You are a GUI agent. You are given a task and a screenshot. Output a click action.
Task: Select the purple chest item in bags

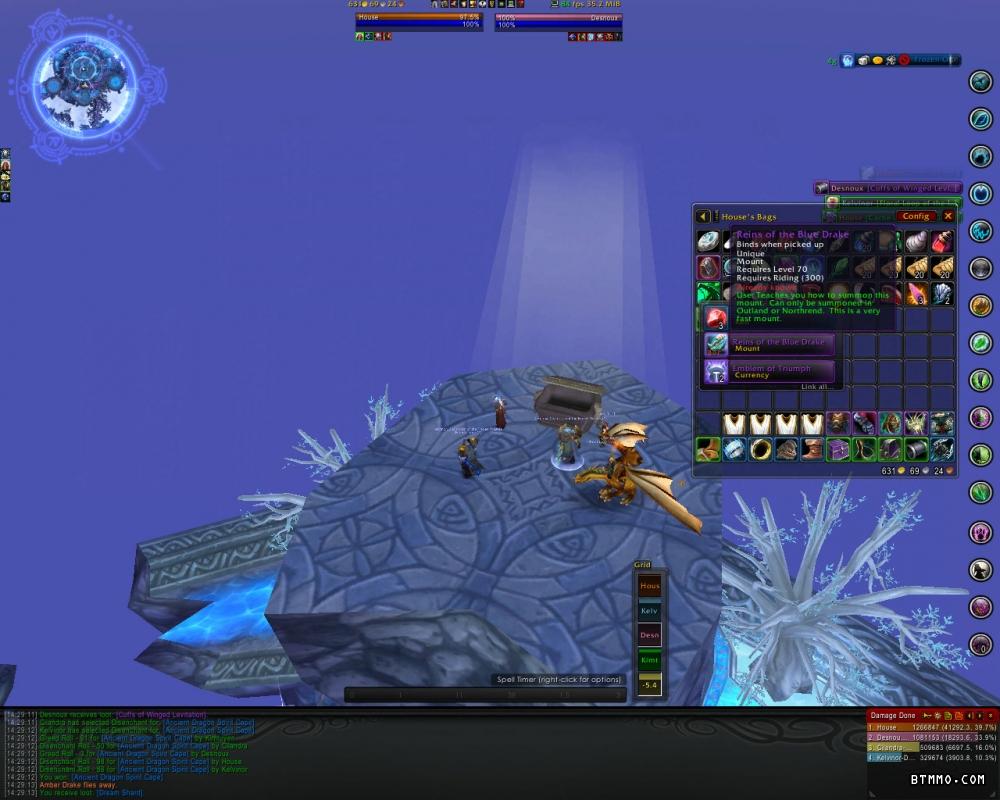[x=838, y=449]
